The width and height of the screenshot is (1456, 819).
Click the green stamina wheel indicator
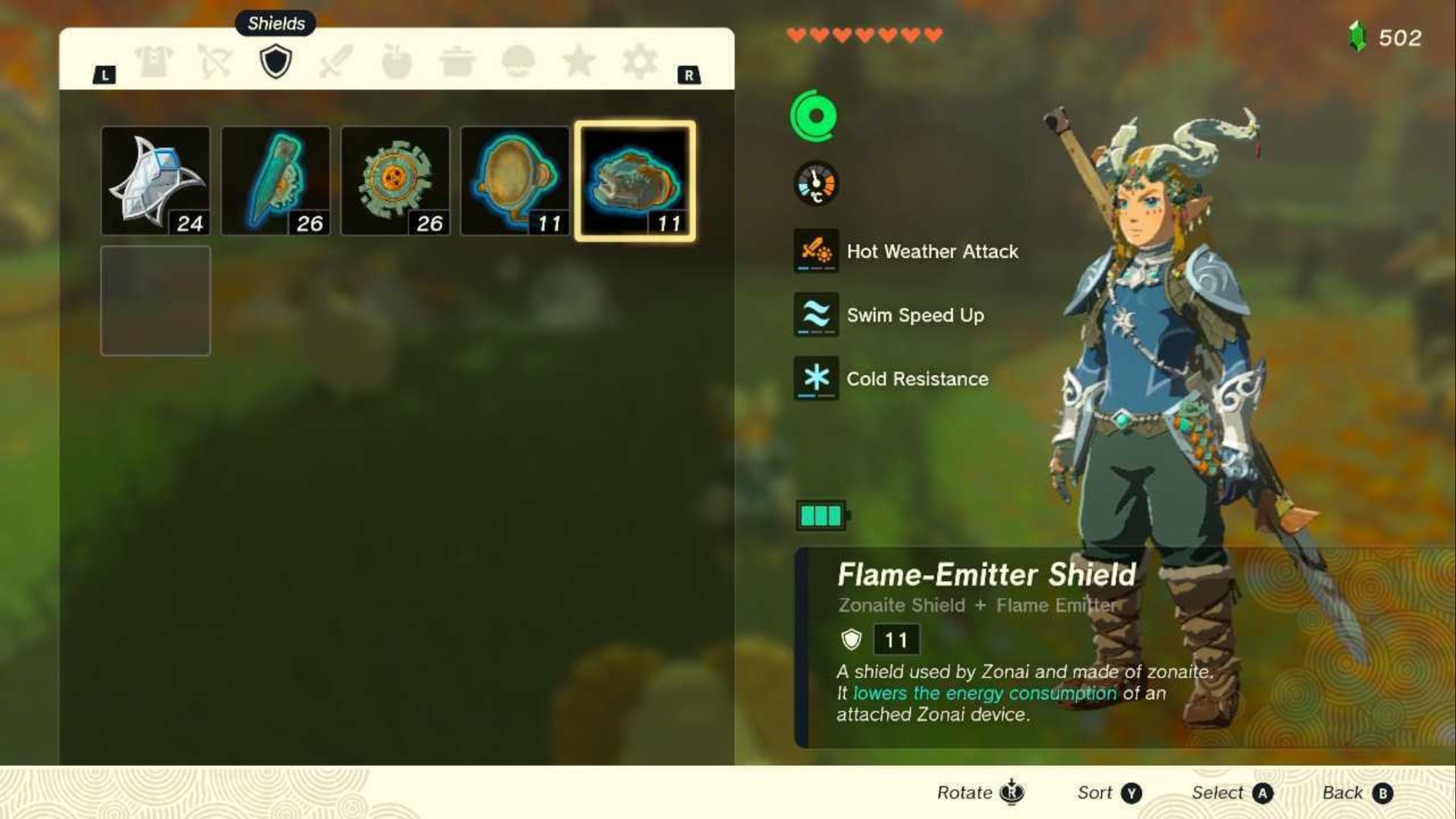pyautogui.click(x=815, y=116)
